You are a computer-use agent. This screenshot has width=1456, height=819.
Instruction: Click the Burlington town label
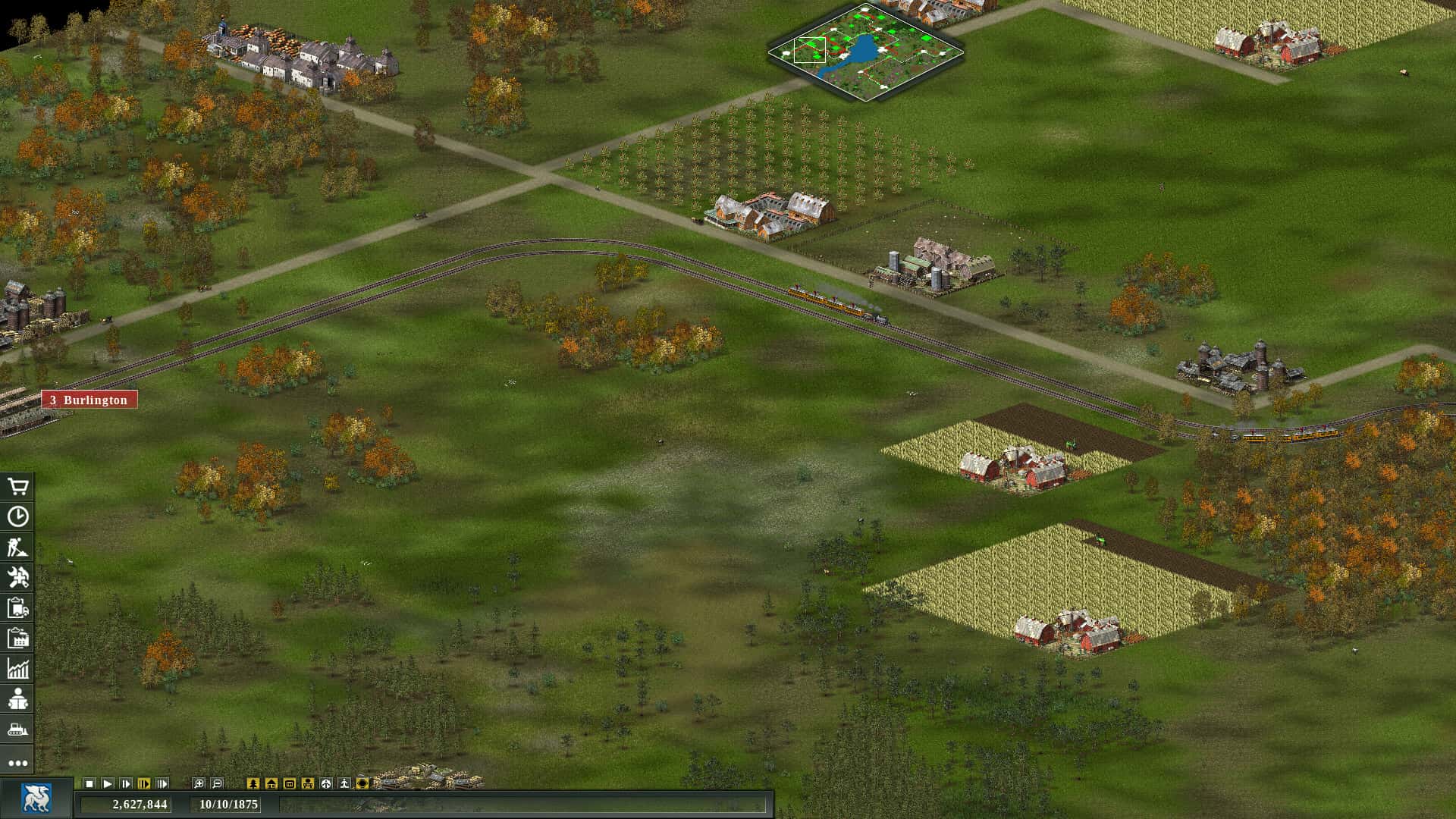(x=89, y=399)
